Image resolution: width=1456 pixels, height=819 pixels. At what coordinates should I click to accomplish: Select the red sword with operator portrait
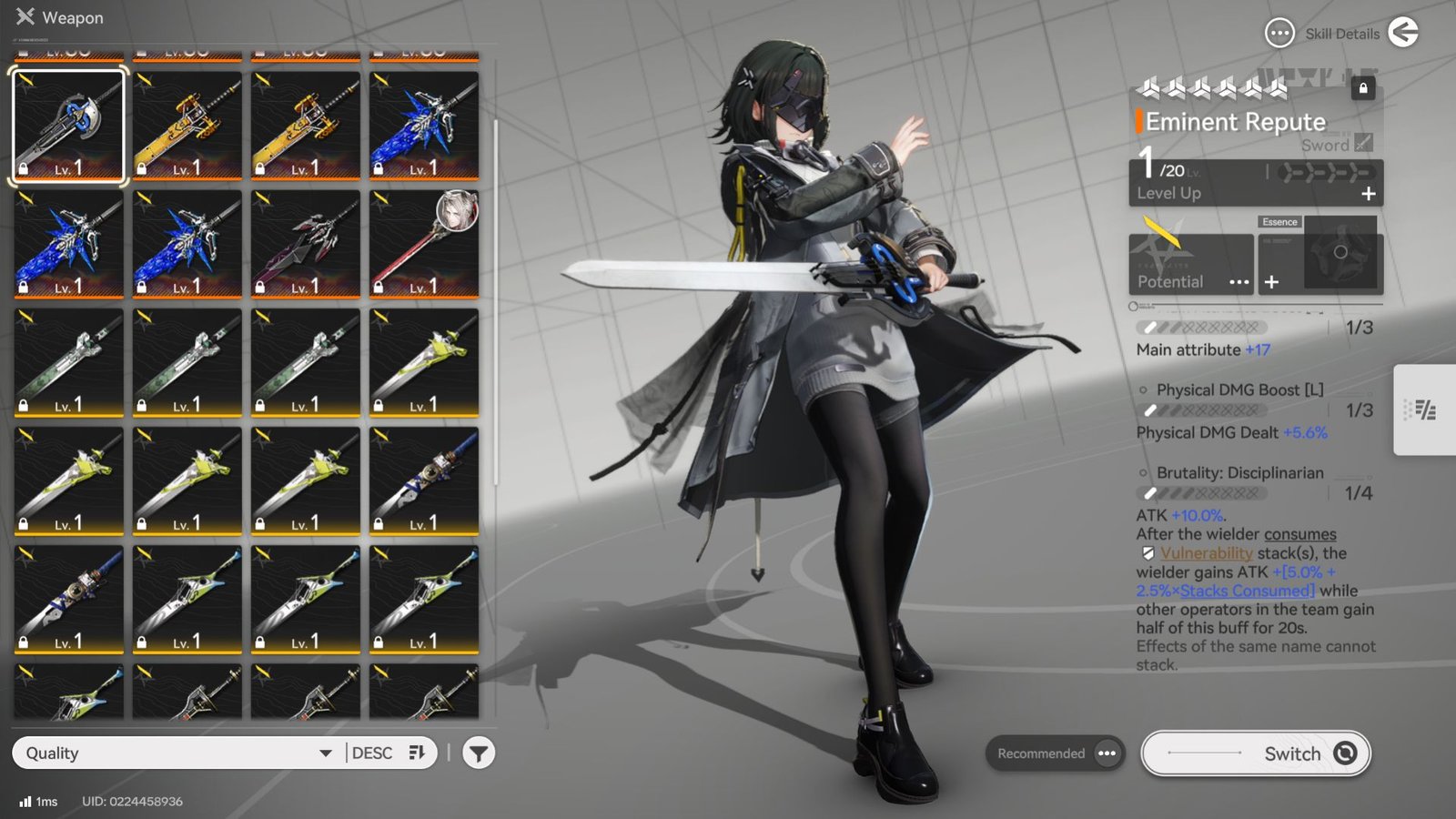[x=424, y=244]
